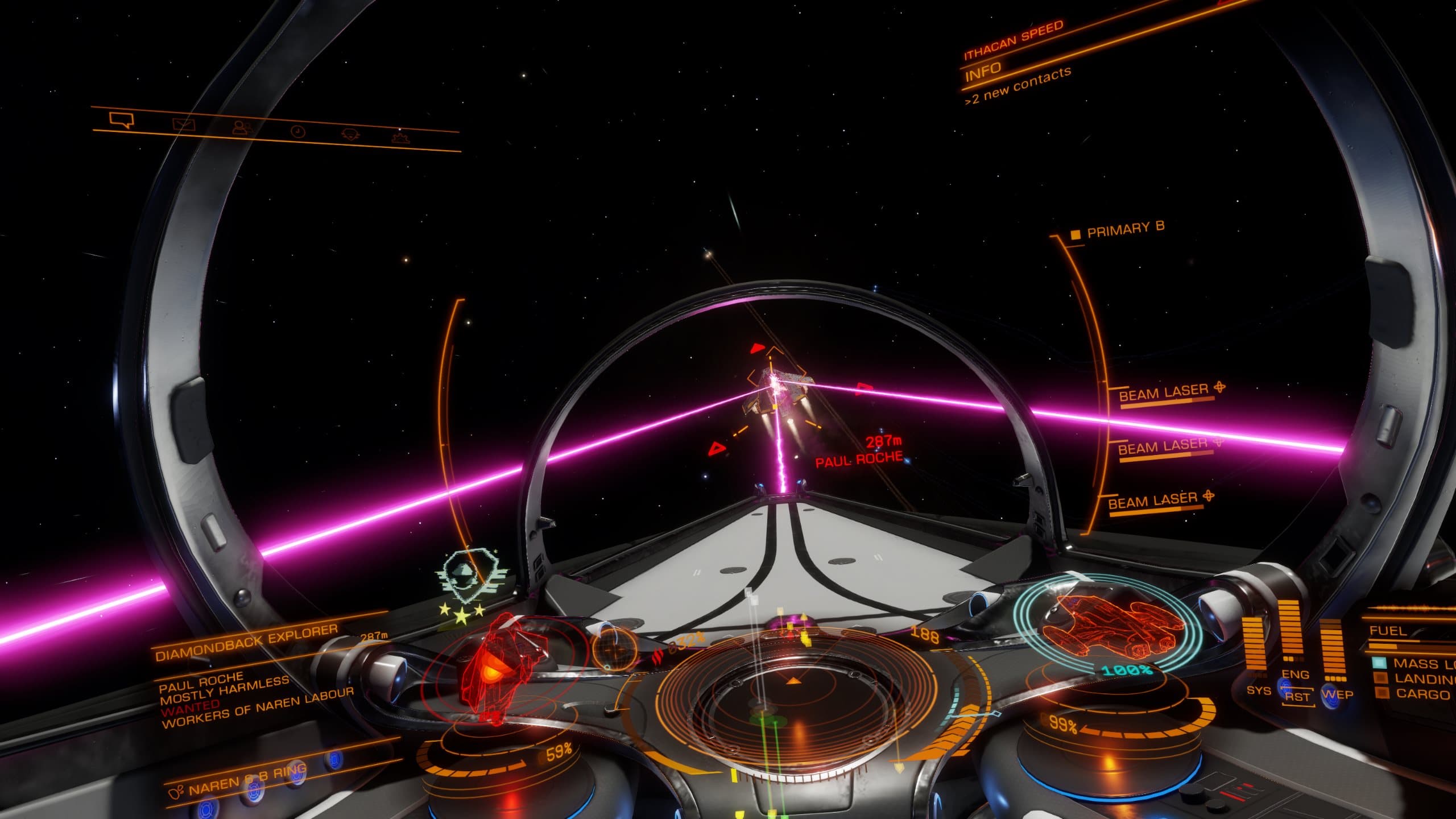
Task: Select the WEP power distributor label
Action: (1337, 694)
